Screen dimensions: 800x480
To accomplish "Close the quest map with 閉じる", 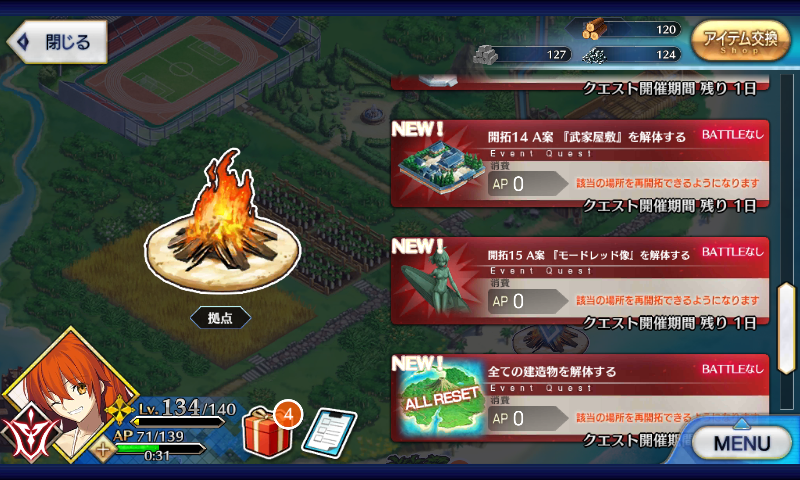I will point(56,42).
